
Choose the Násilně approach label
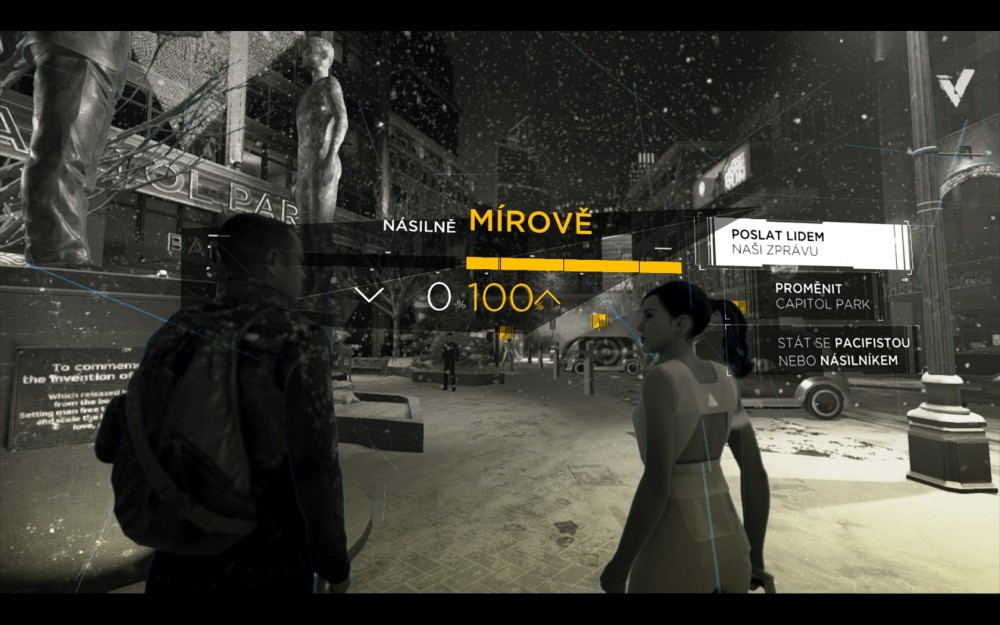(419, 226)
